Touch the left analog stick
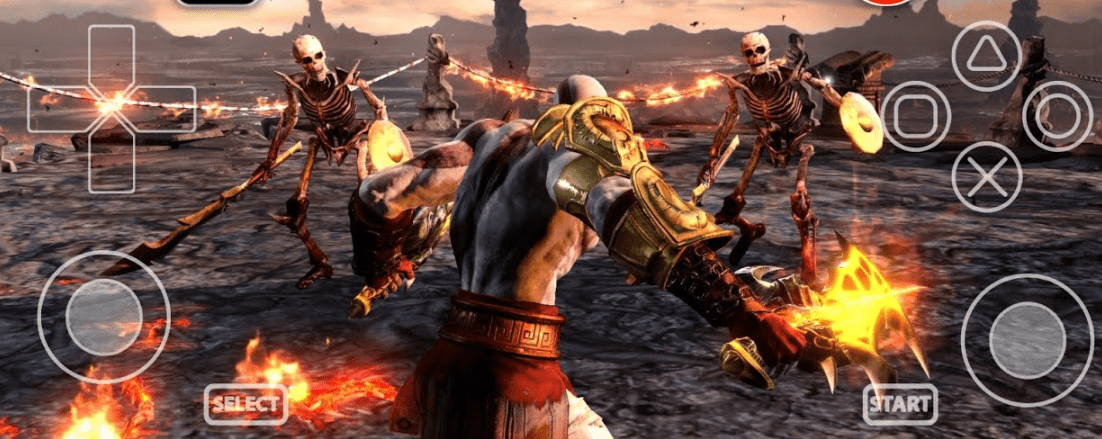This screenshot has width=1102, height=439. [x=104, y=317]
